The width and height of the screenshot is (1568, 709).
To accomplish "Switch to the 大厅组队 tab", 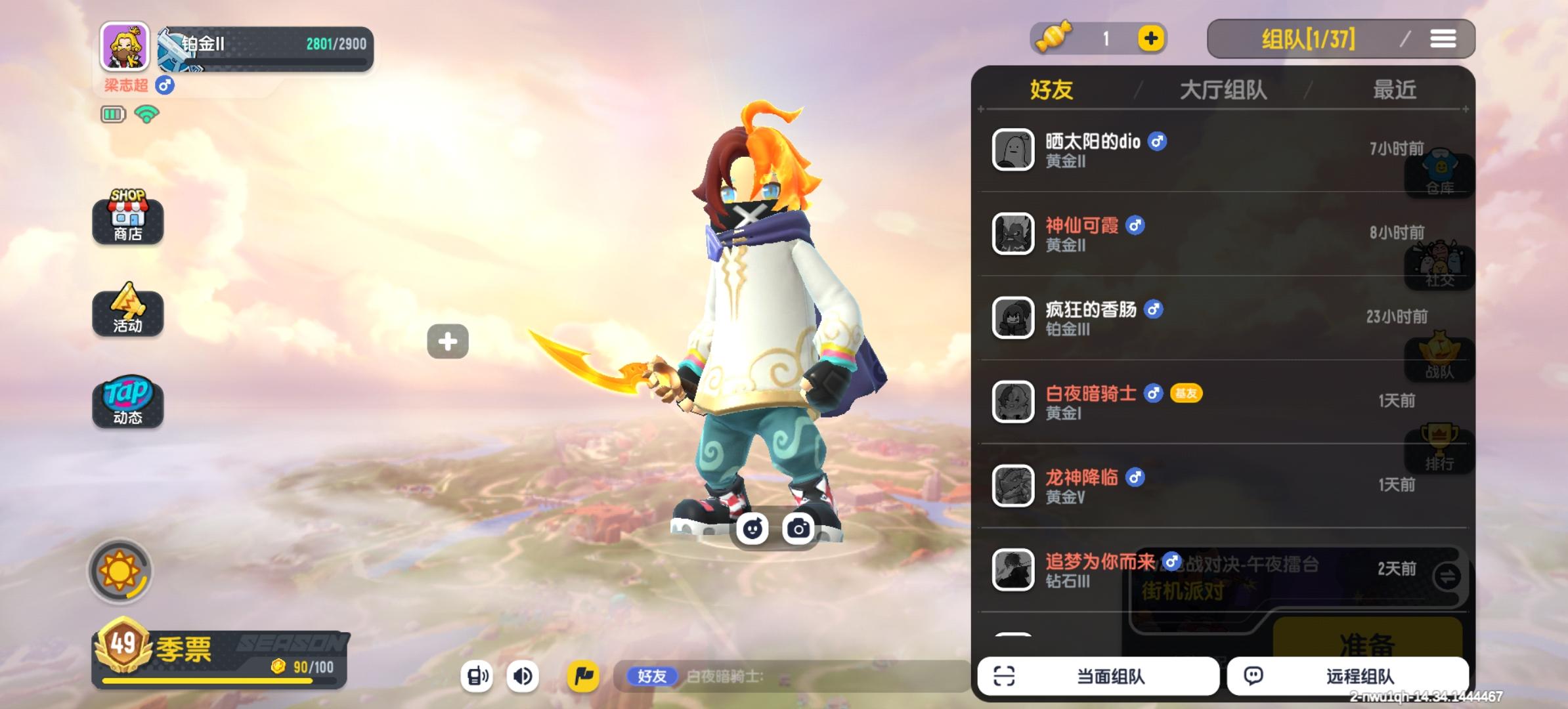I will click(x=1223, y=90).
